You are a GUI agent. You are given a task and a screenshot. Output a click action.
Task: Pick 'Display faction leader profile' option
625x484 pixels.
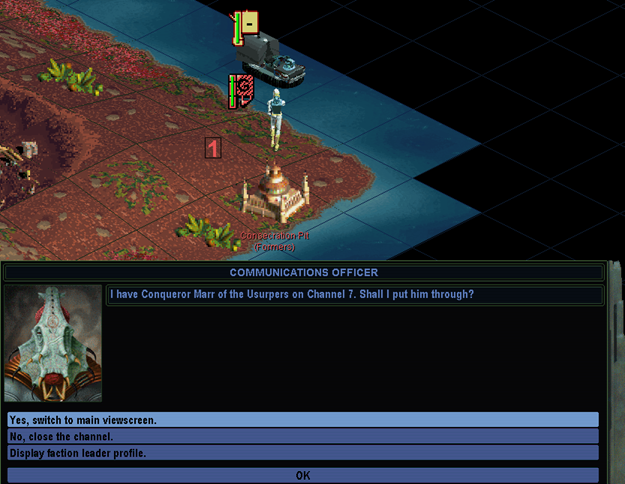click(x=302, y=453)
